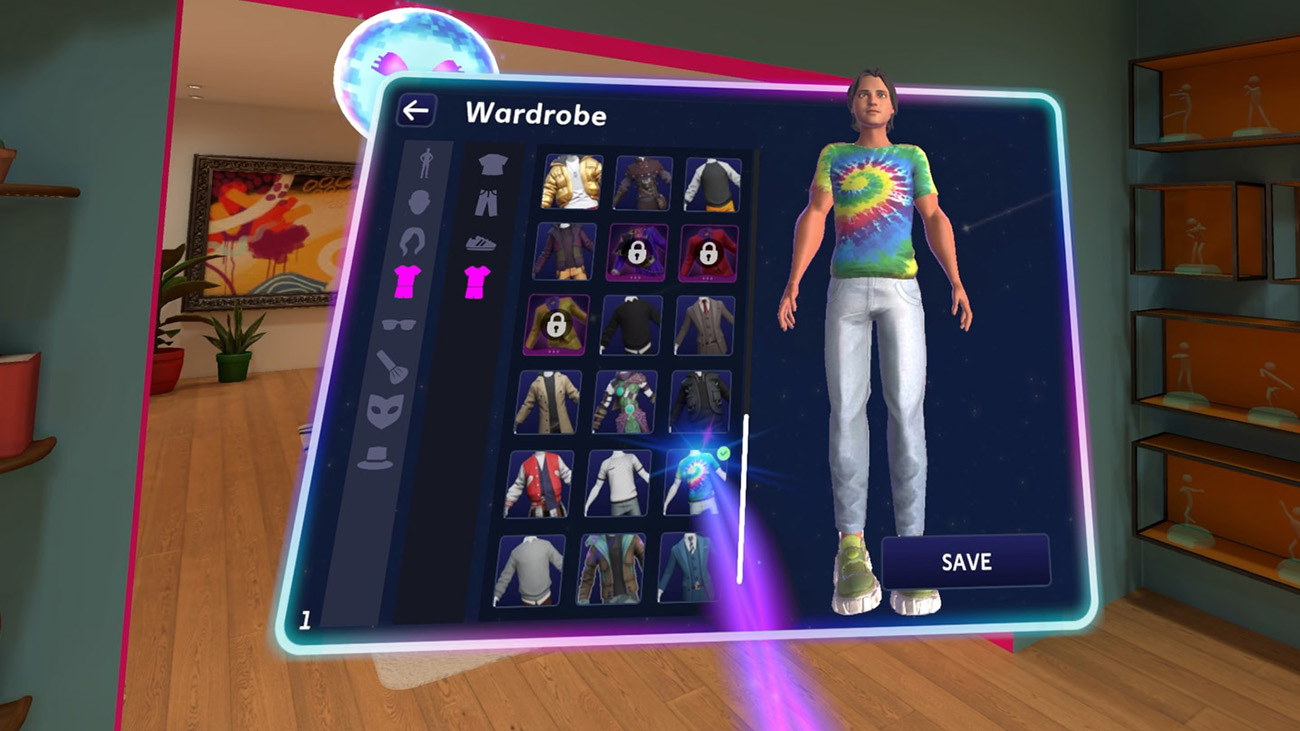Click the locked purple jacket item
This screenshot has width=1300, height=731.
(637, 251)
